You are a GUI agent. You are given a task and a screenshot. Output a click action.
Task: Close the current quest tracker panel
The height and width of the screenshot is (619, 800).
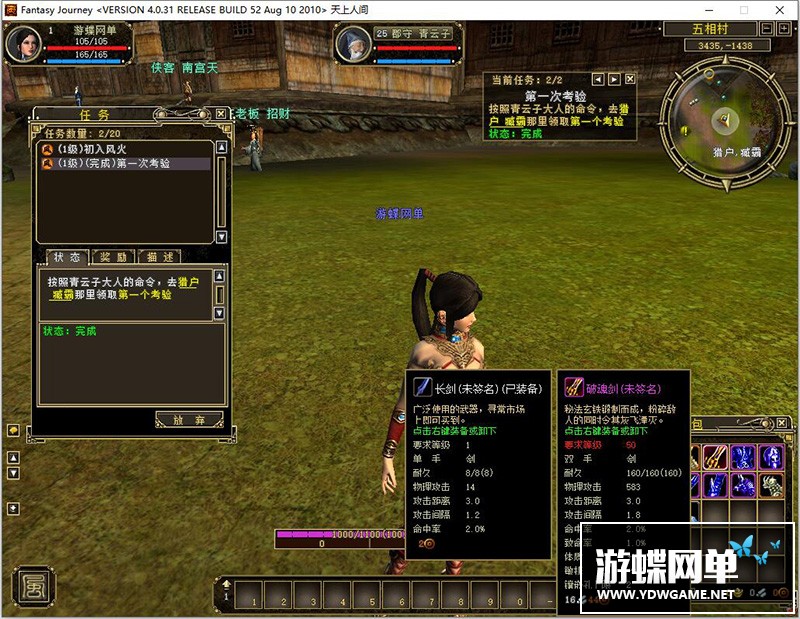[x=630, y=78]
